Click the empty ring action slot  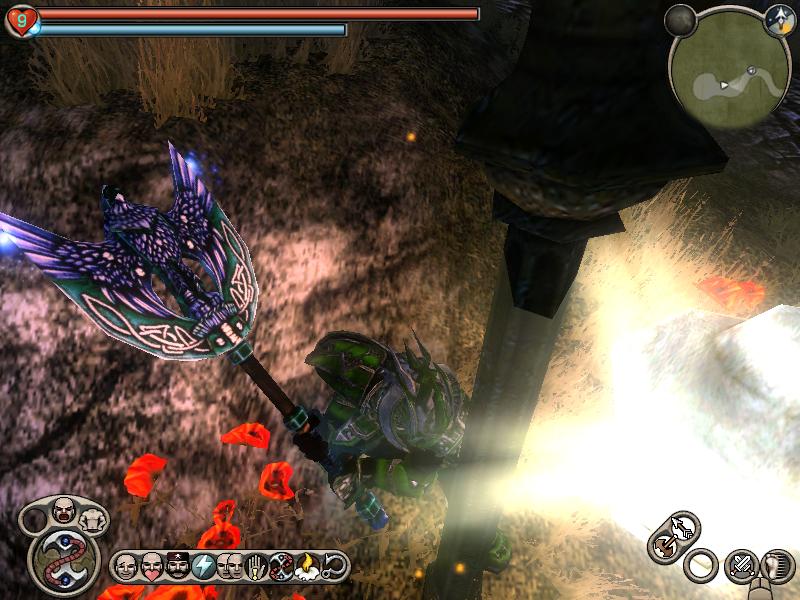tap(702, 566)
